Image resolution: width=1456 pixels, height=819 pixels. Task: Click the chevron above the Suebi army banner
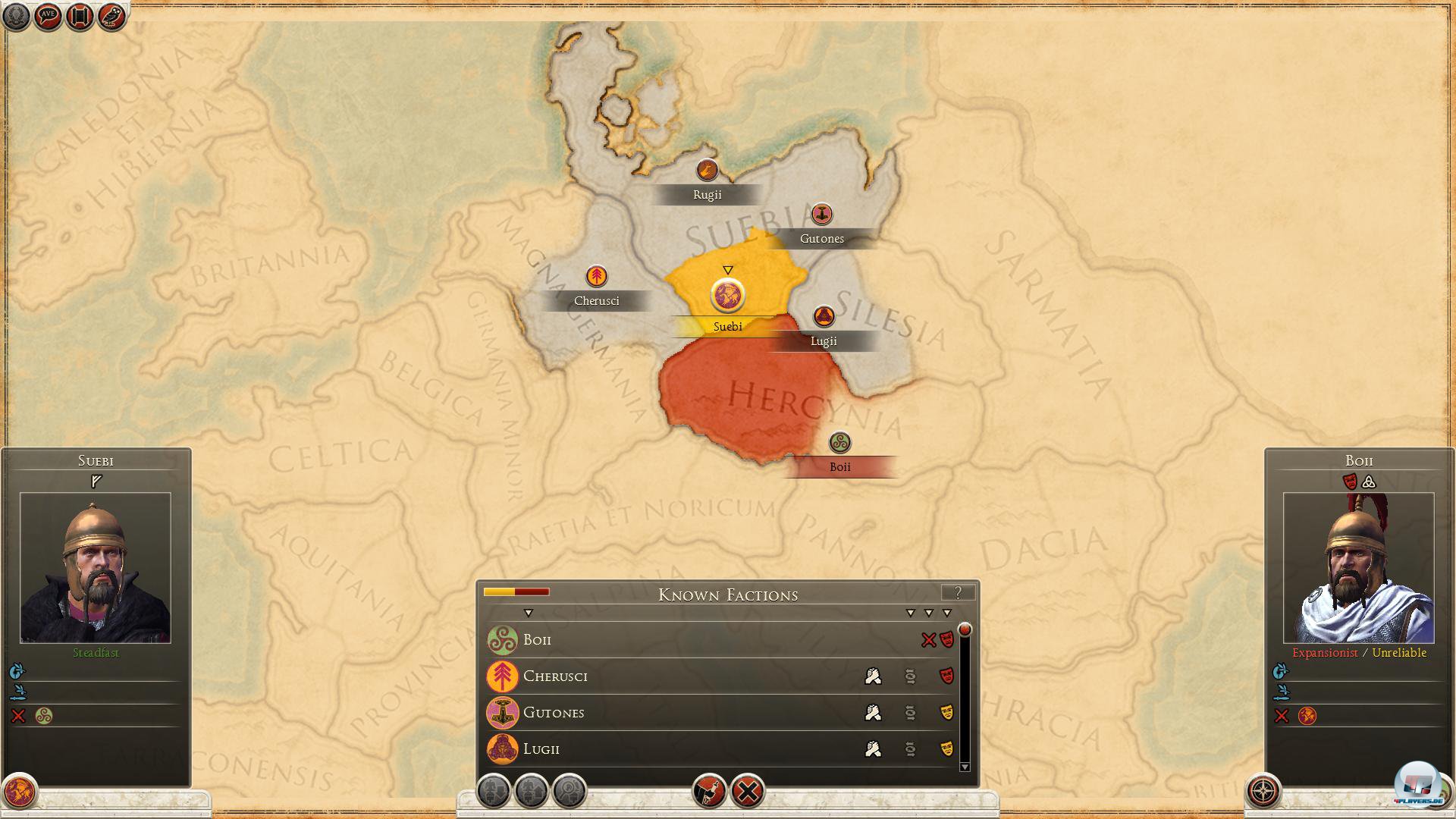click(728, 268)
